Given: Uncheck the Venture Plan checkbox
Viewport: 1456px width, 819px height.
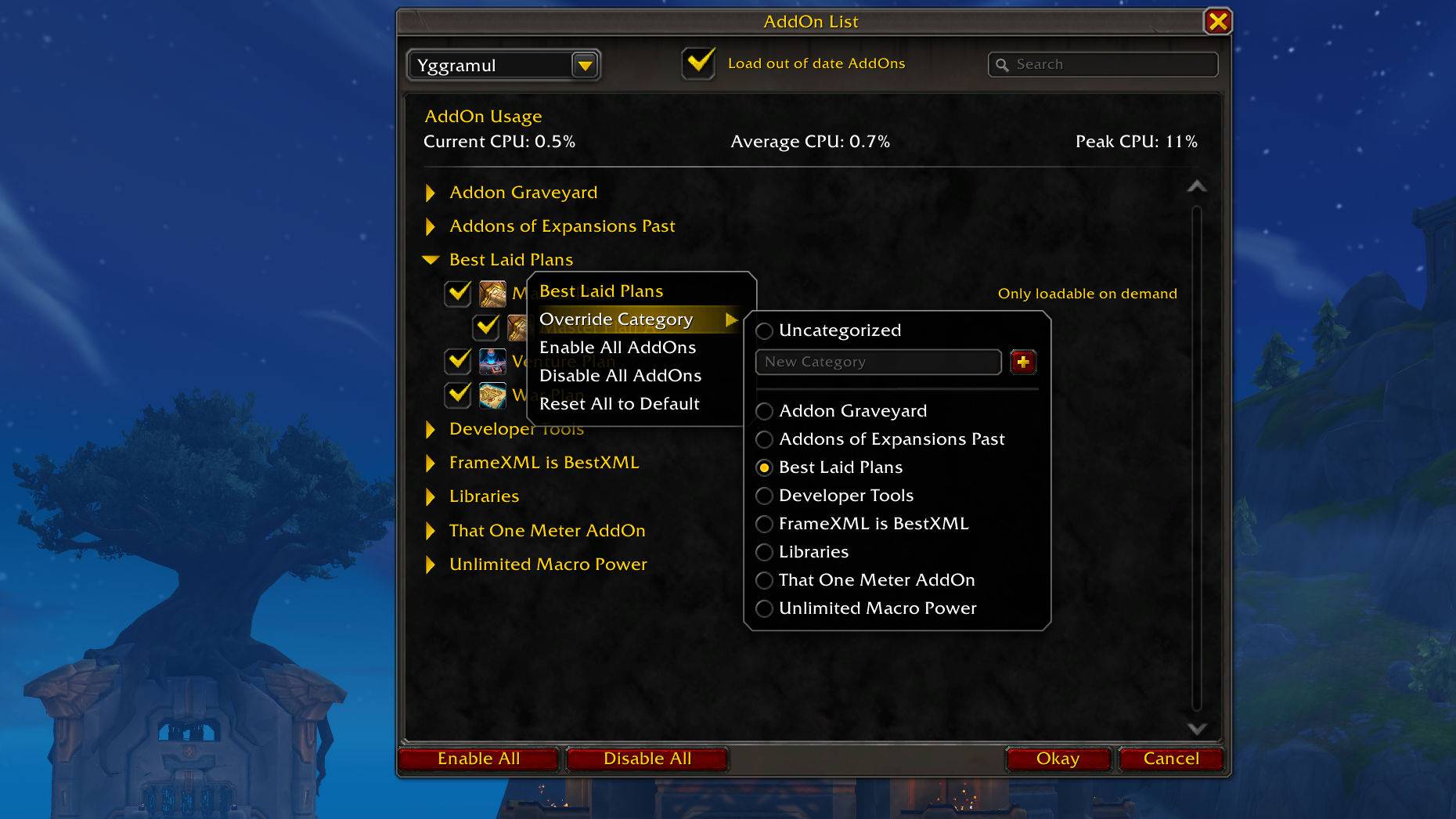Looking at the screenshot, I should pyautogui.click(x=457, y=361).
